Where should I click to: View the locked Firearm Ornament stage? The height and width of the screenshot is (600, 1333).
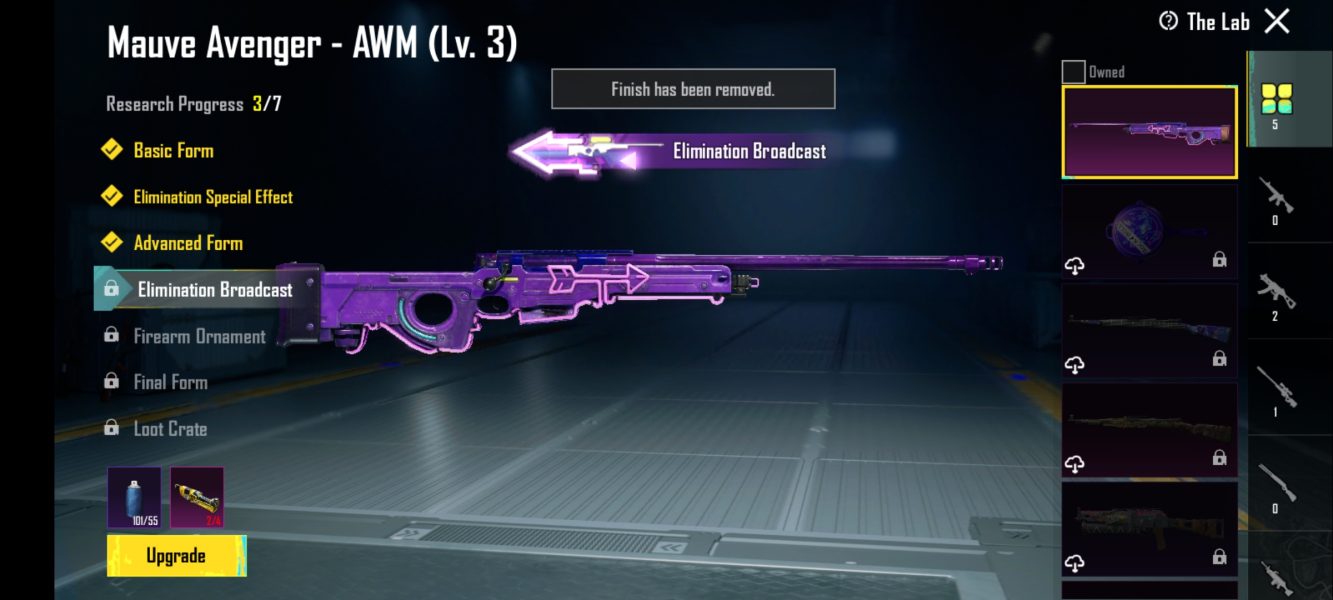coord(199,336)
